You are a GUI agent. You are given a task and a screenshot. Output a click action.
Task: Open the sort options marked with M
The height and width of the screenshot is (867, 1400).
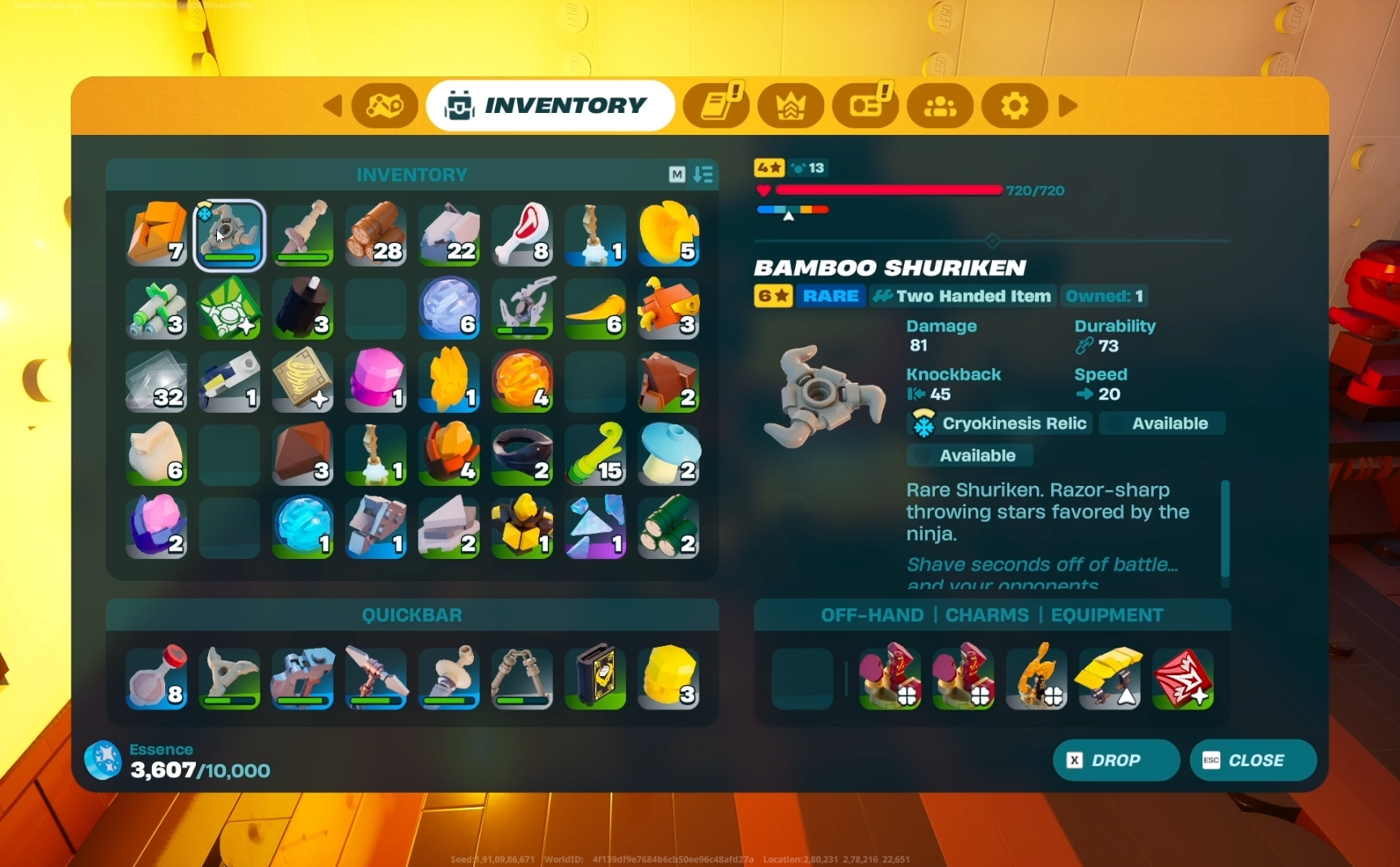[x=676, y=175]
